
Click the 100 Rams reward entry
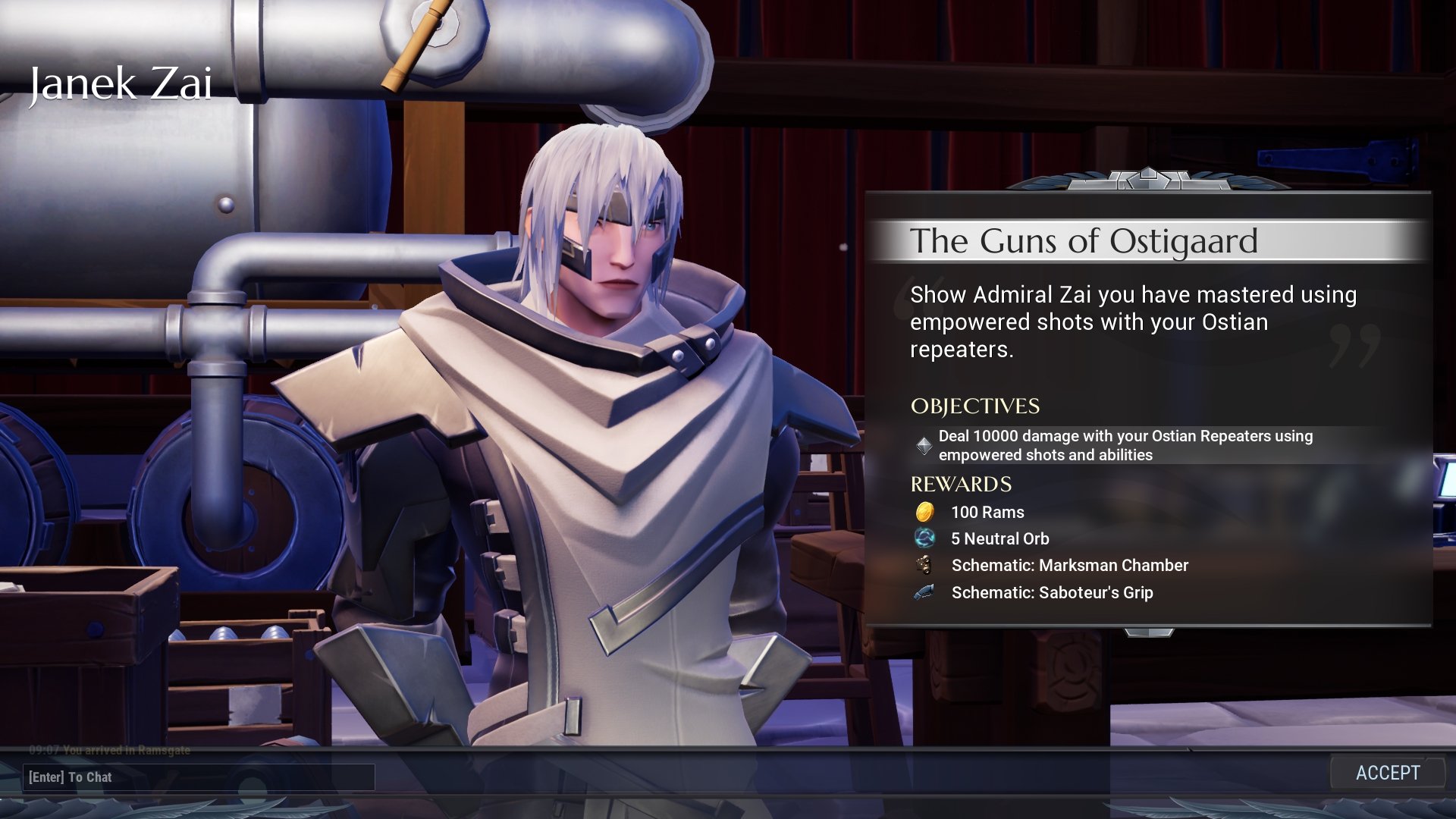[987, 512]
